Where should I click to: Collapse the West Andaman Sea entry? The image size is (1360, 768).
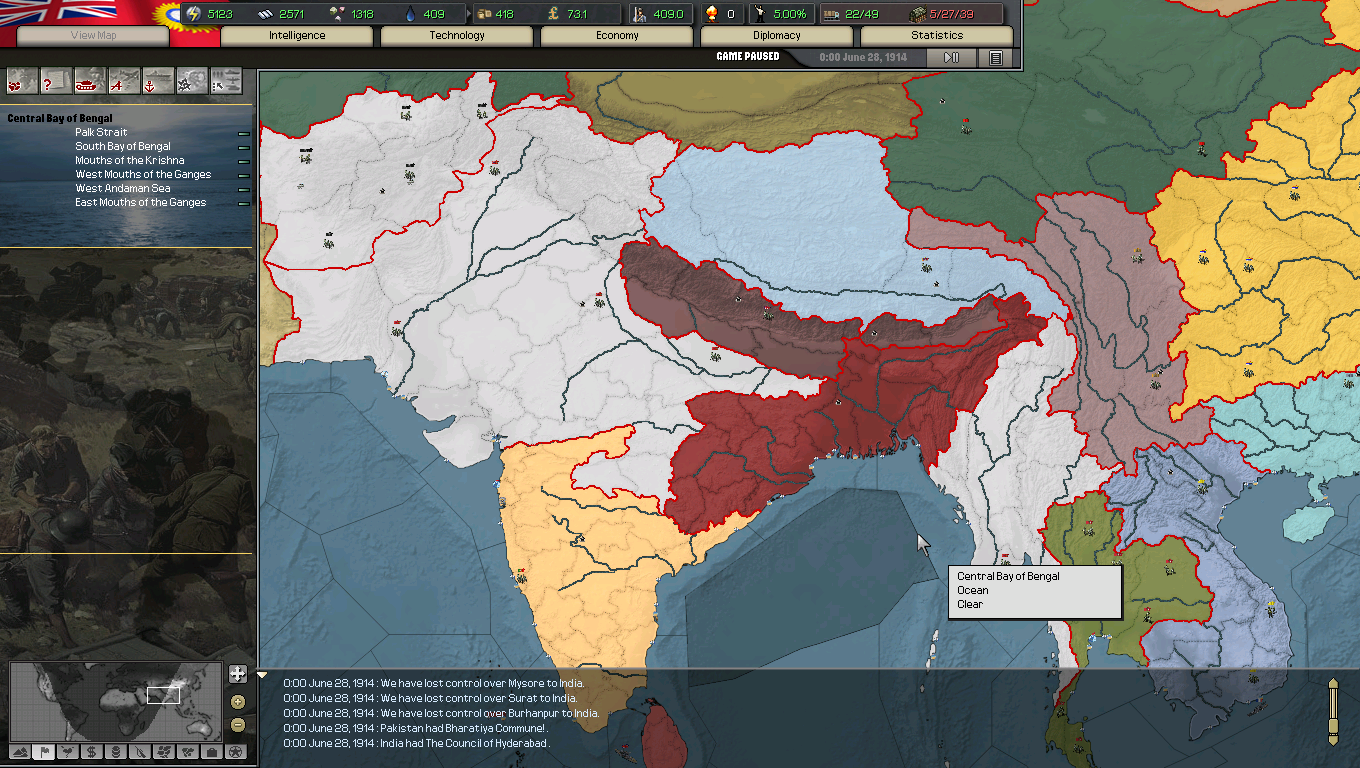(243, 188)
